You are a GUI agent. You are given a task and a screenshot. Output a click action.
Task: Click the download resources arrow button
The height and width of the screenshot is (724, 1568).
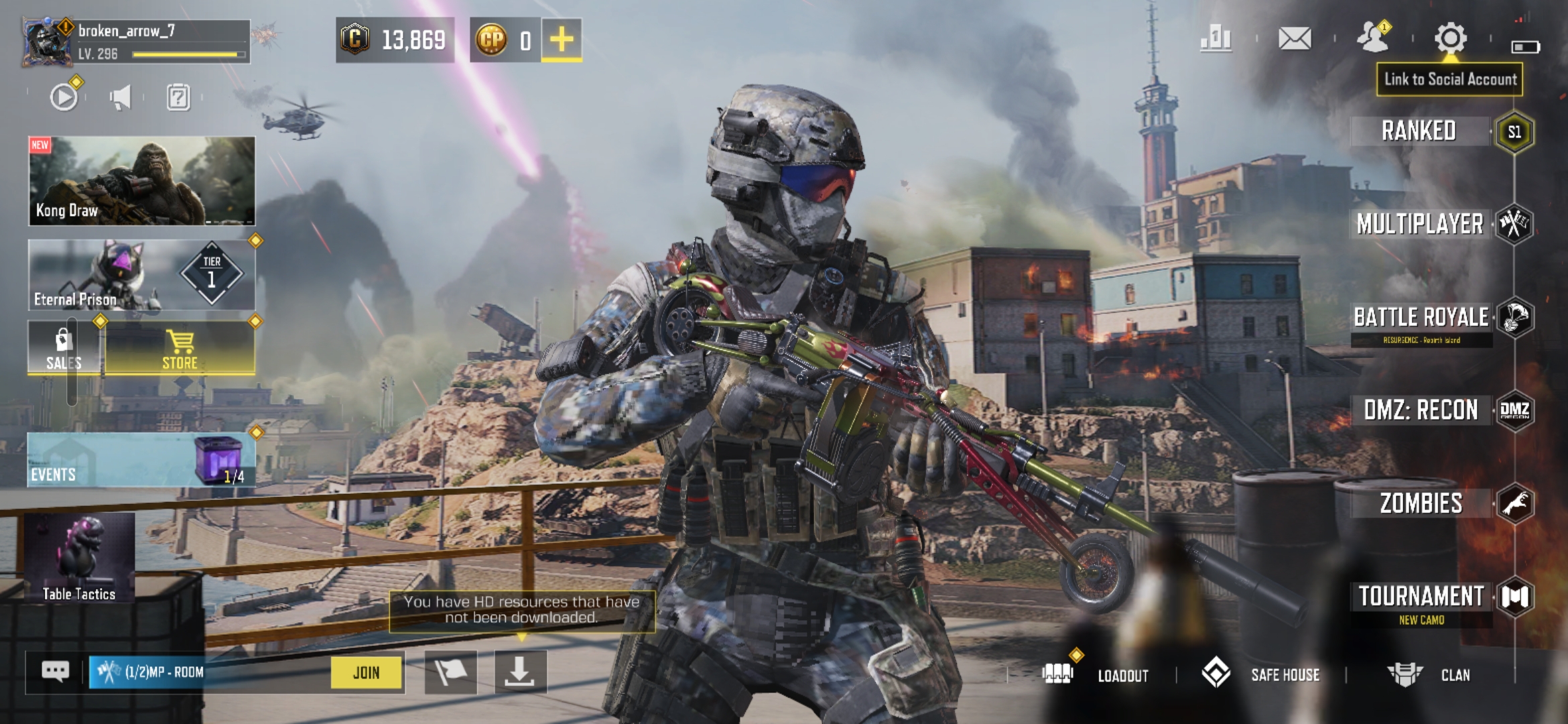pyautogui.click(x=520, y=672)
